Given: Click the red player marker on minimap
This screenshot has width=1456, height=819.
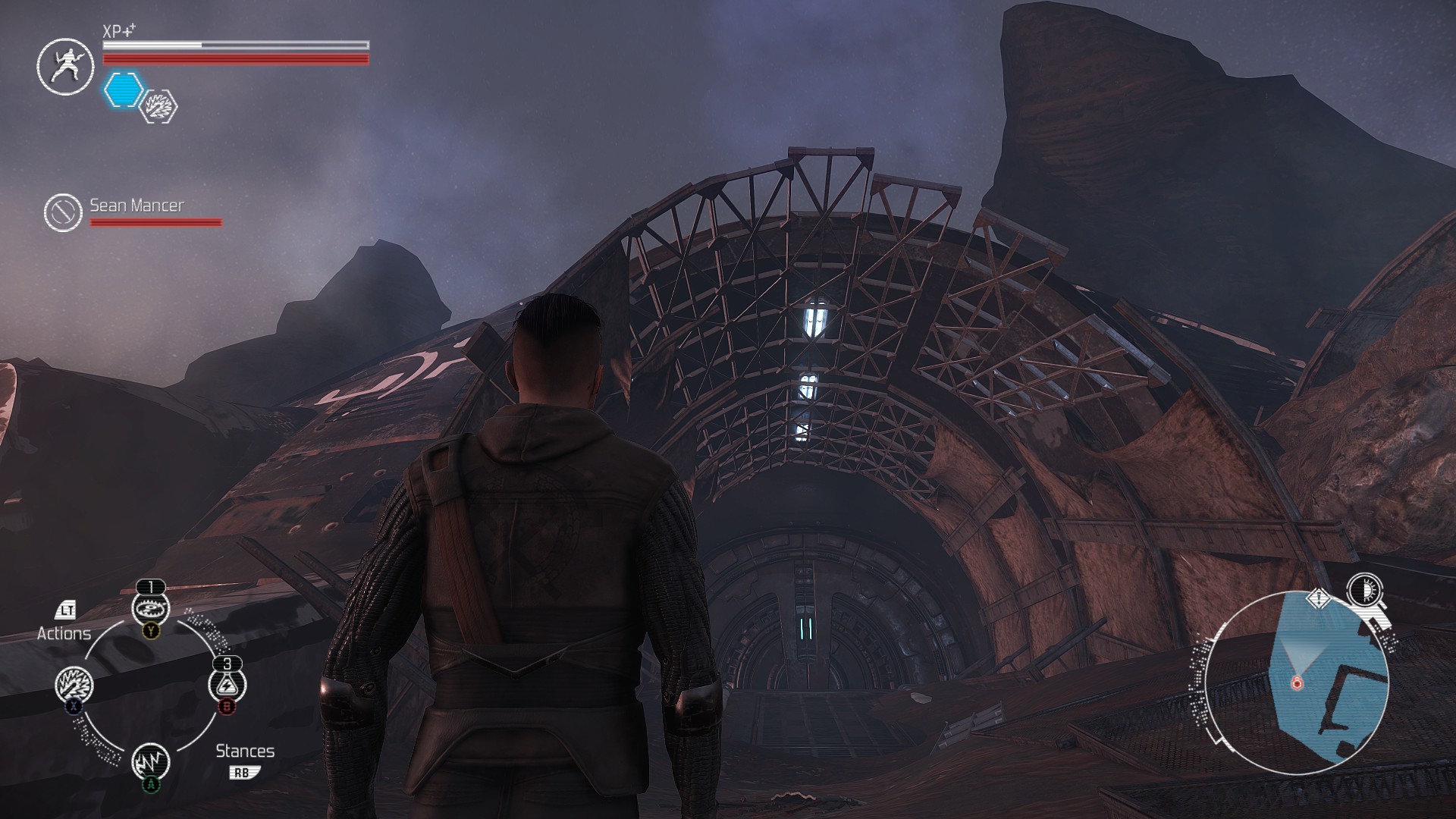Looking at the screenshot, I should pos(1296,683).
